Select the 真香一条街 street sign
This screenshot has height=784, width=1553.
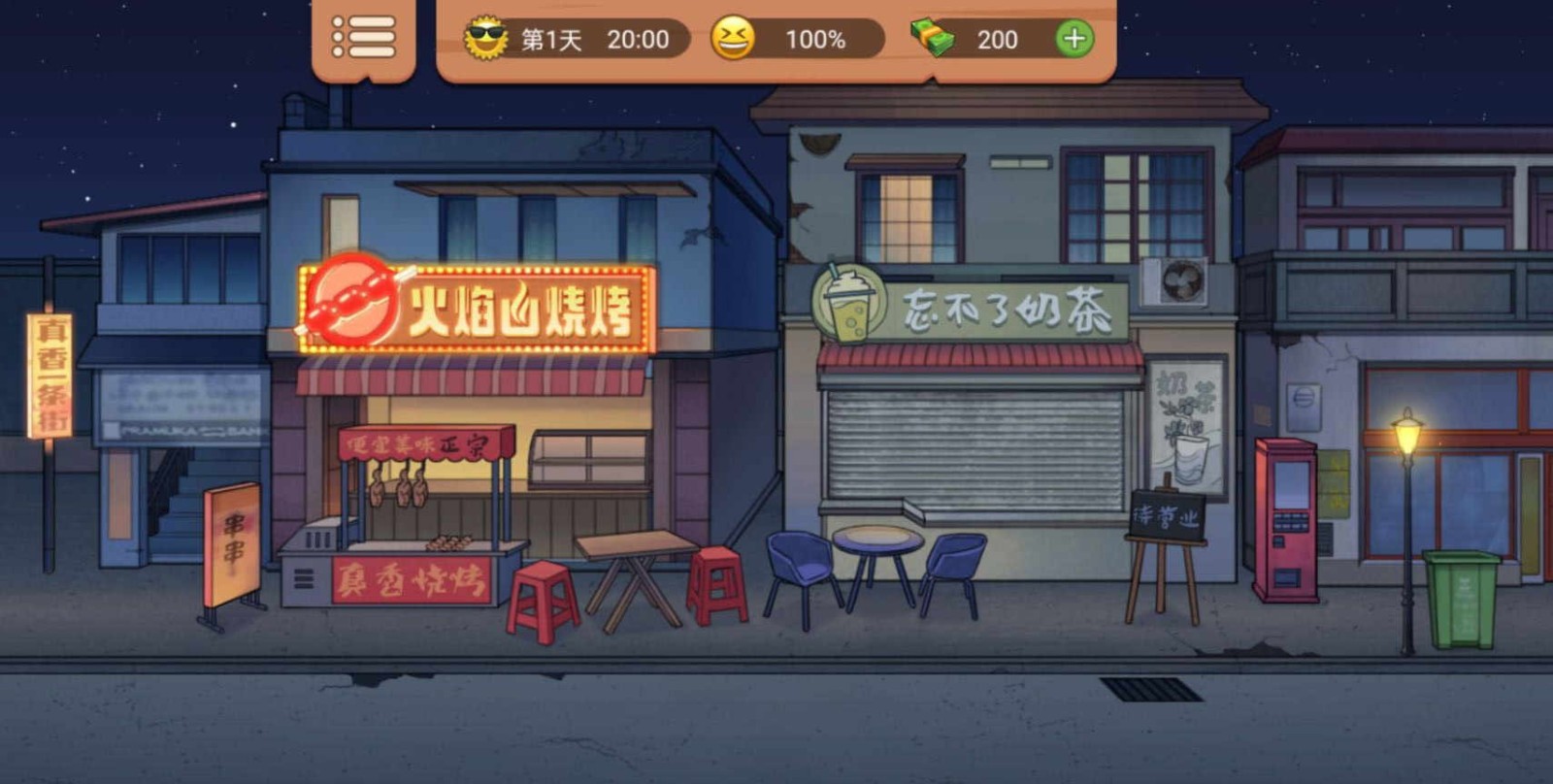(48, 374)
